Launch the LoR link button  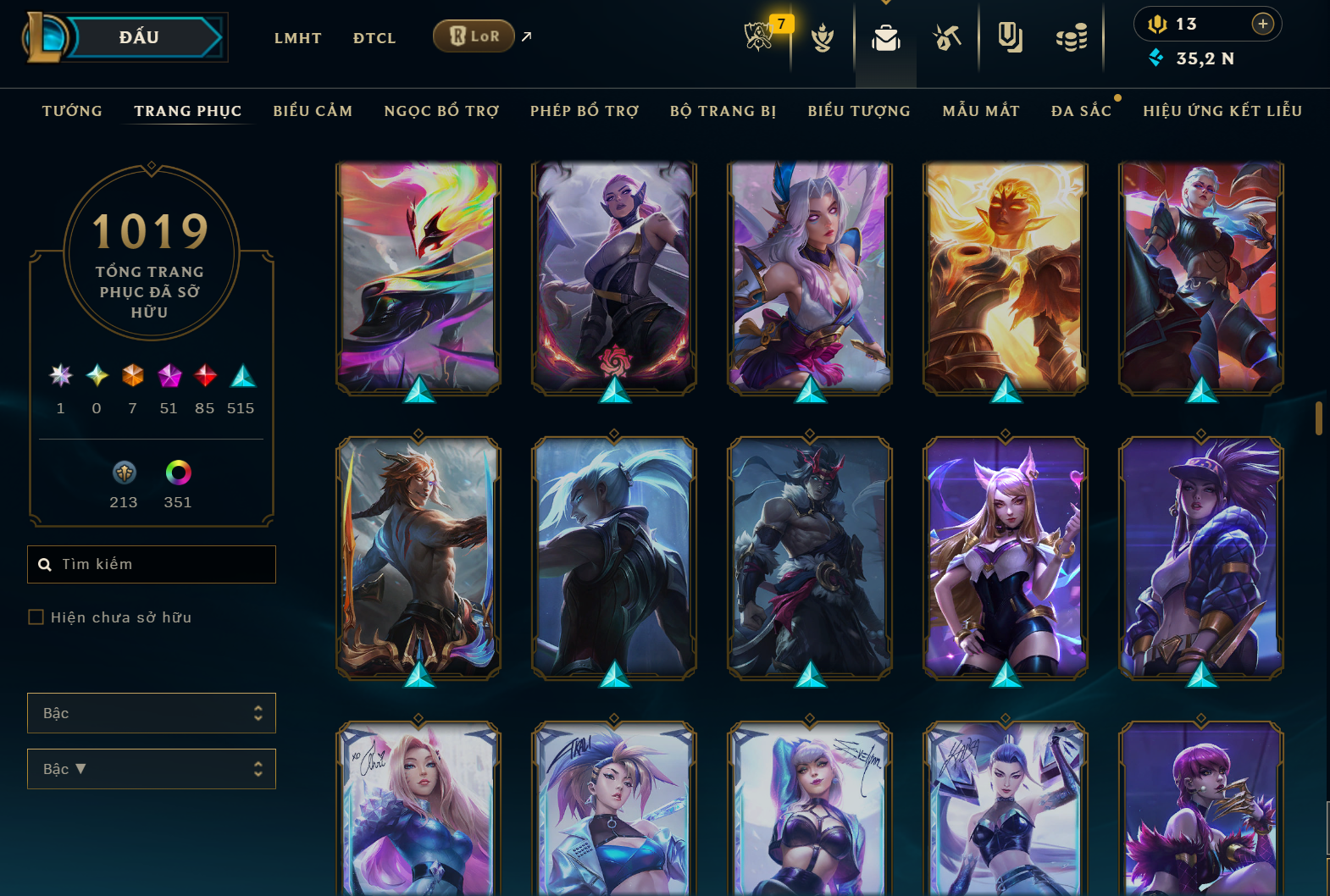tap(474, 36)
